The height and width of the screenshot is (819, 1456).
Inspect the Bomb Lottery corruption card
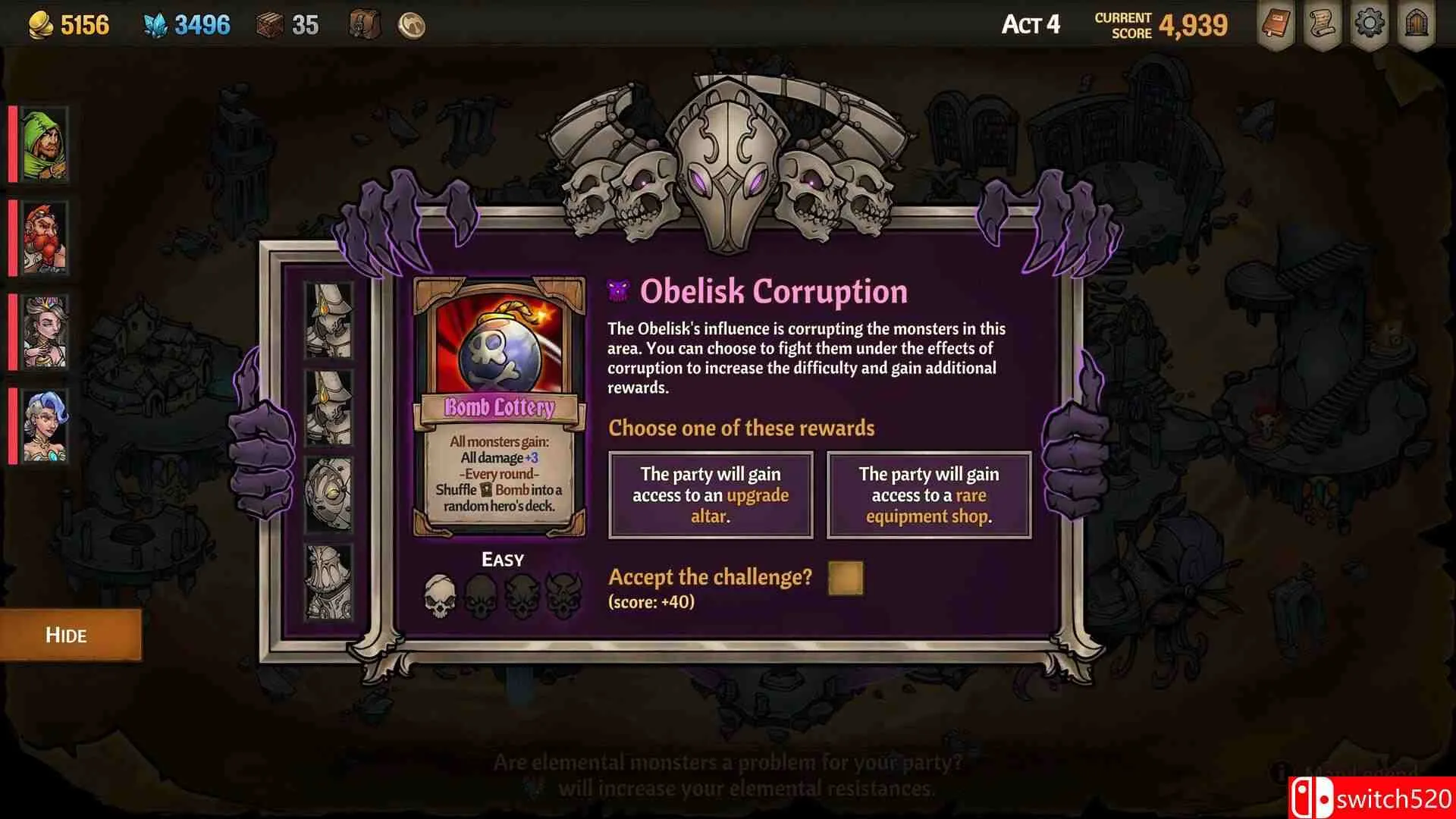pos(500,407)
